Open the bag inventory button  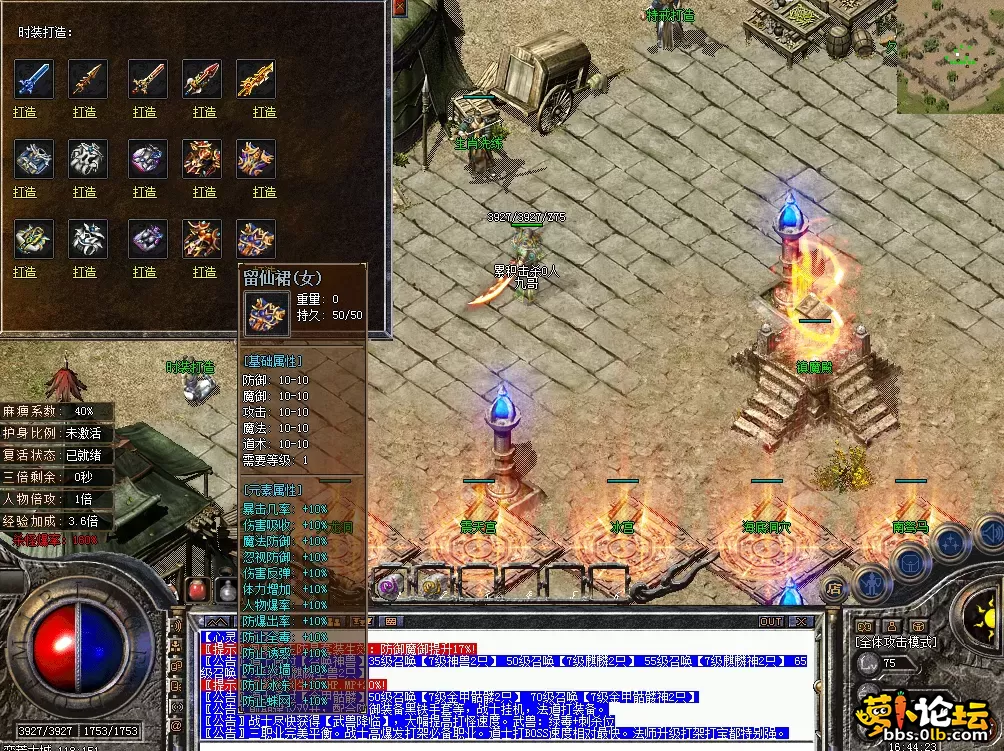(x=908, y=561)
